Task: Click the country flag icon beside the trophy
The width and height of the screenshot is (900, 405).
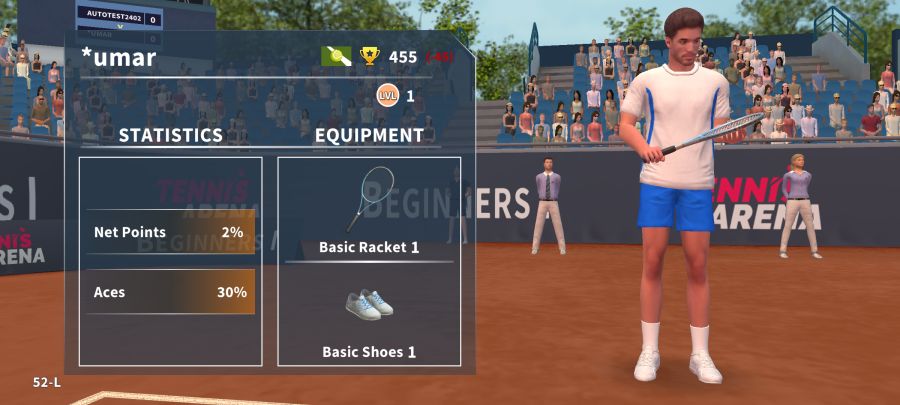Action: (x=336, y=56)
